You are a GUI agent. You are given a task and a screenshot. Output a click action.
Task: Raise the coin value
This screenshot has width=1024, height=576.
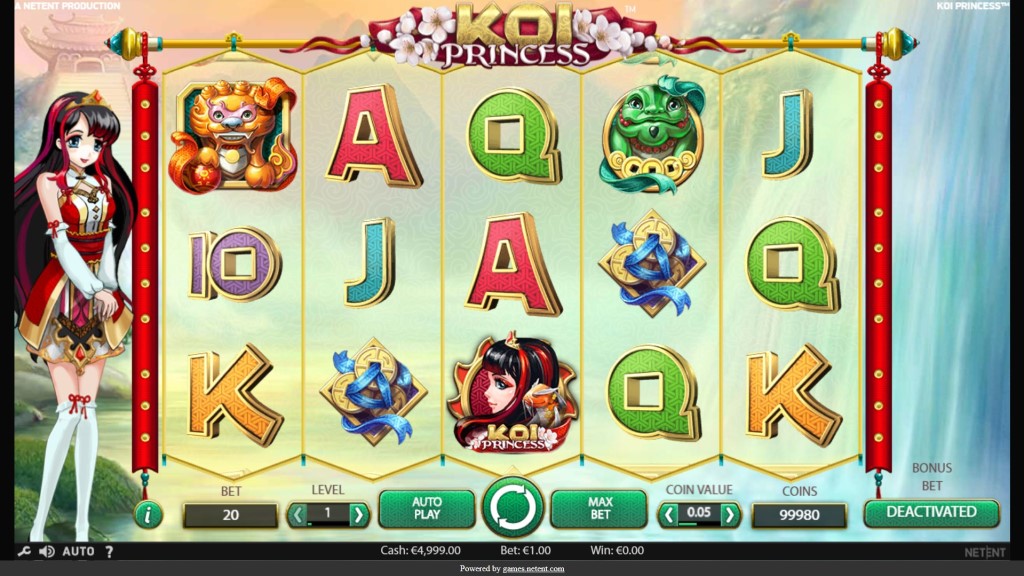coord(731,515)
